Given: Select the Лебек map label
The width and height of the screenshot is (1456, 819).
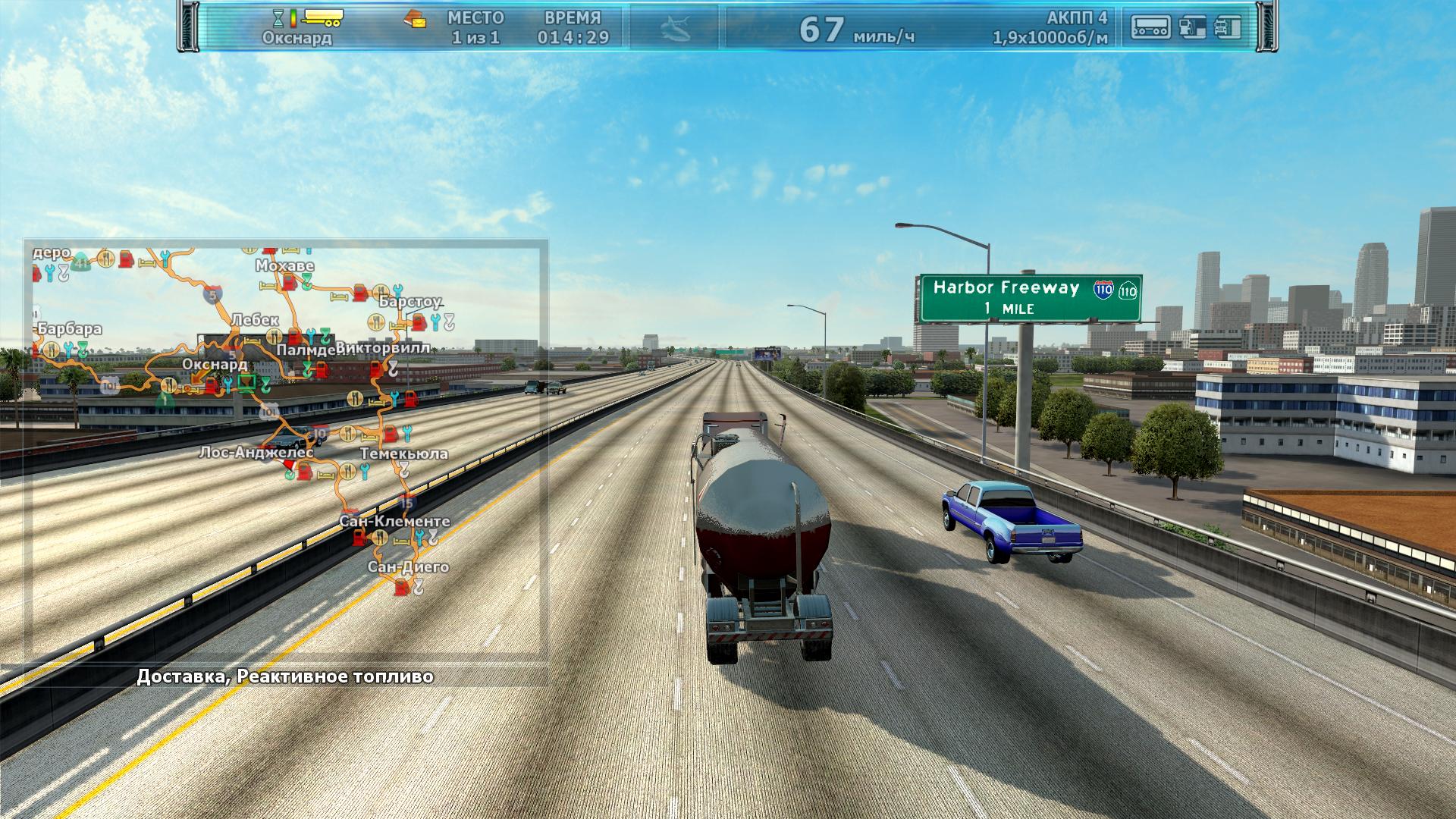Looking at the screenshot, I should 255,320.
